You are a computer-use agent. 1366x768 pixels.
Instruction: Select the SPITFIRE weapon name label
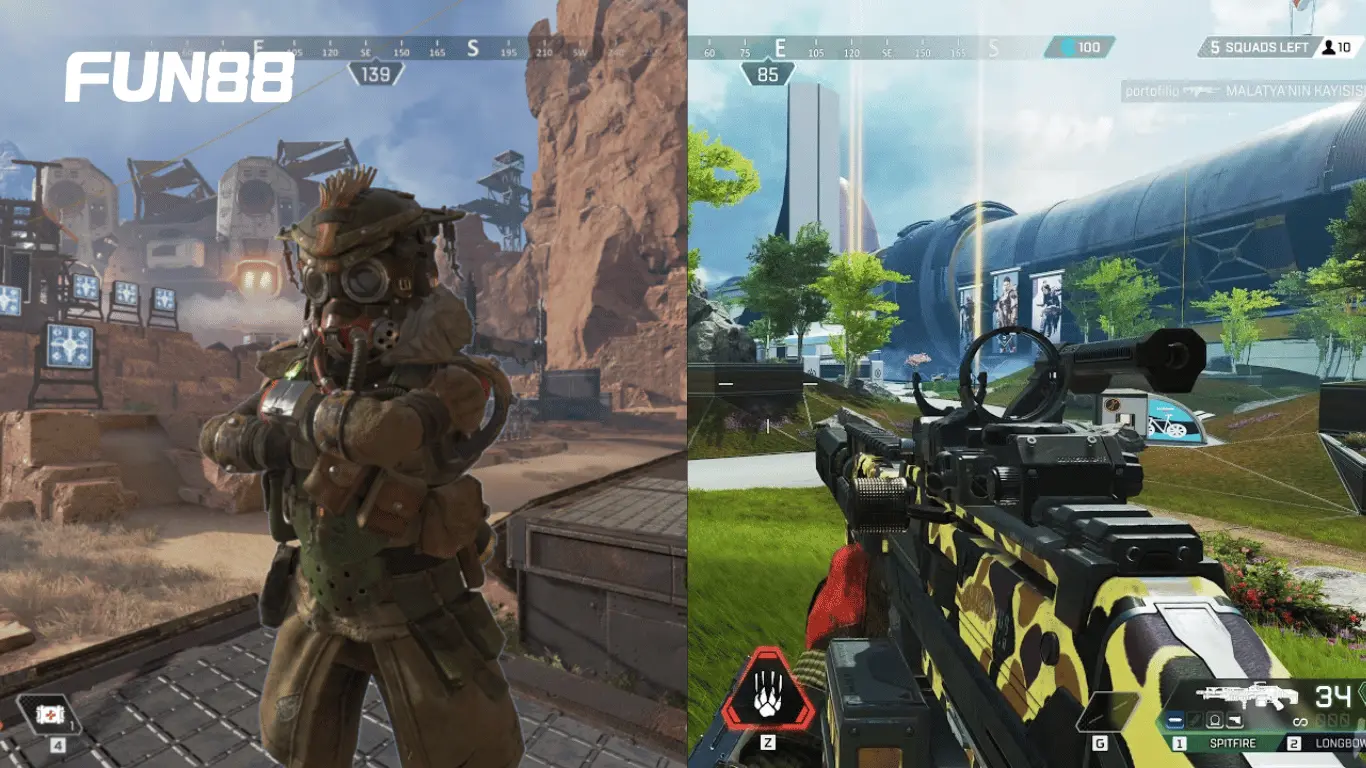(x=1233, y=742)
